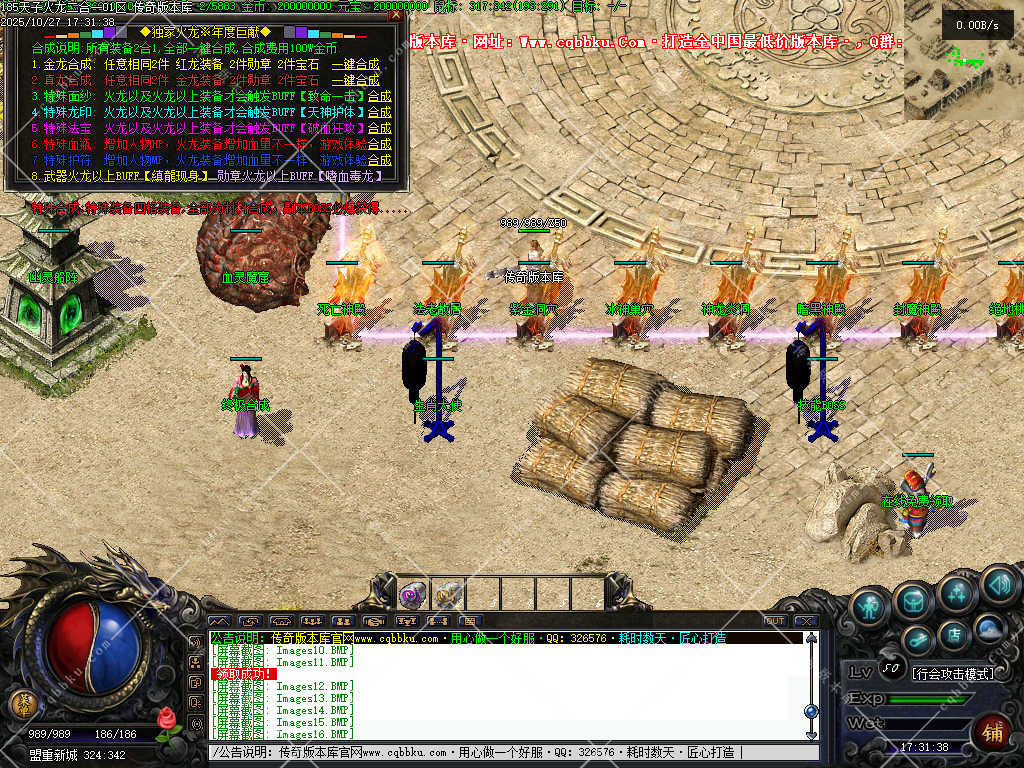The image size is (1024, 768).
Task: Close the fire dragon synthesis panel
Action: [396, 15]
